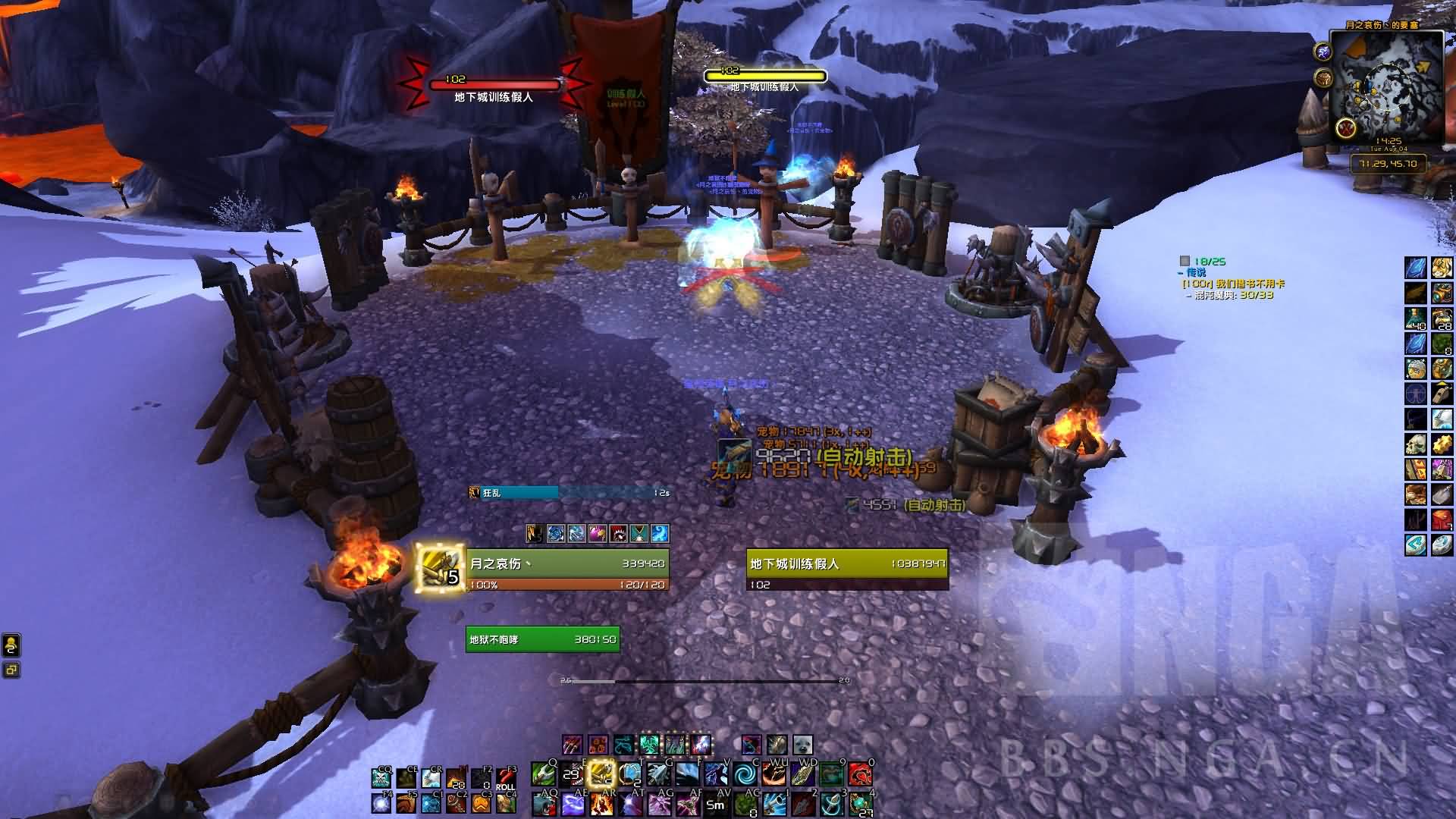
Task: Activate the glowing golden ability bound to R
Action: (601, 774)
